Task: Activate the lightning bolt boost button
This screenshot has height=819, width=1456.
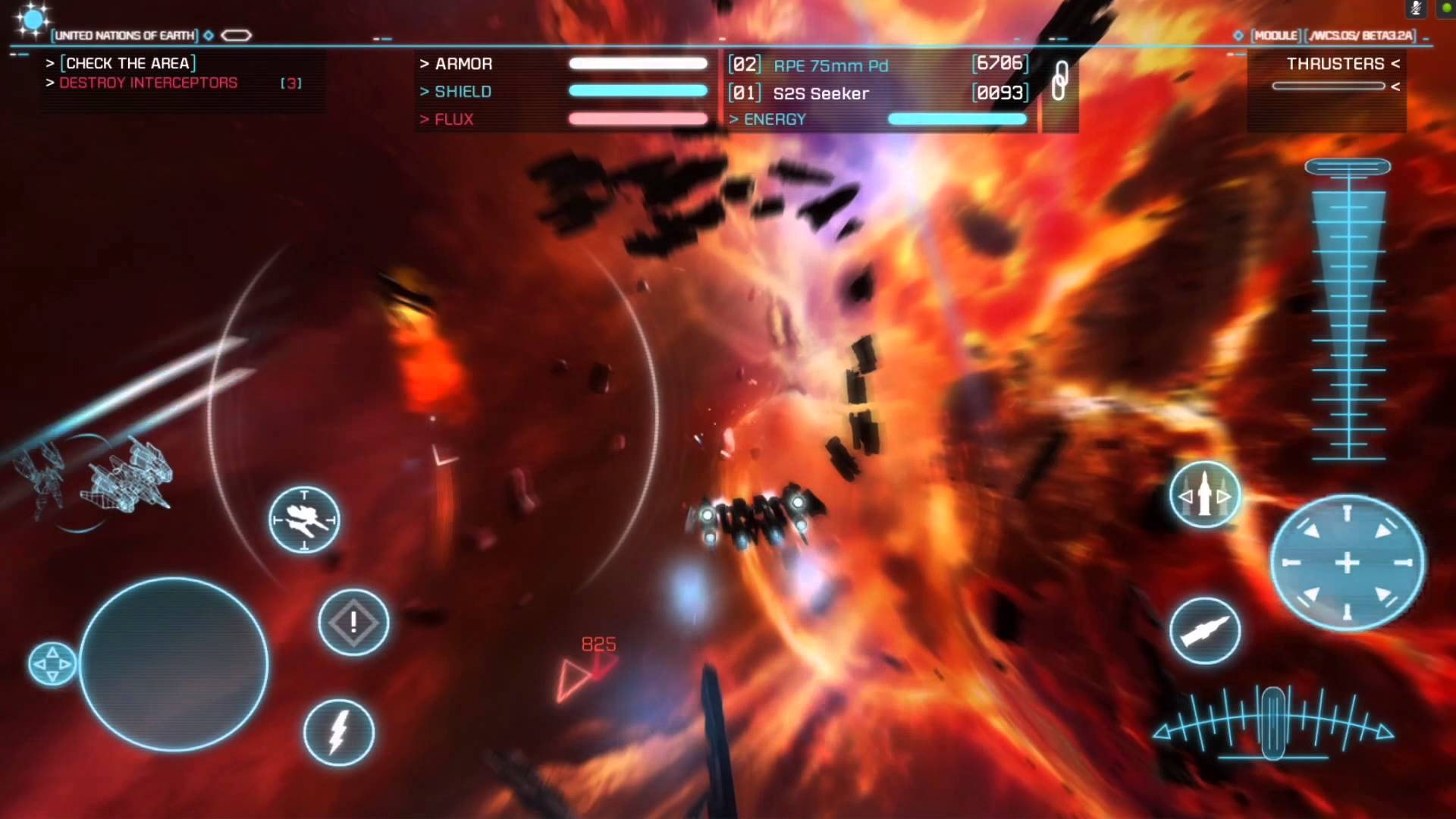Action: [x=339, y=732]
